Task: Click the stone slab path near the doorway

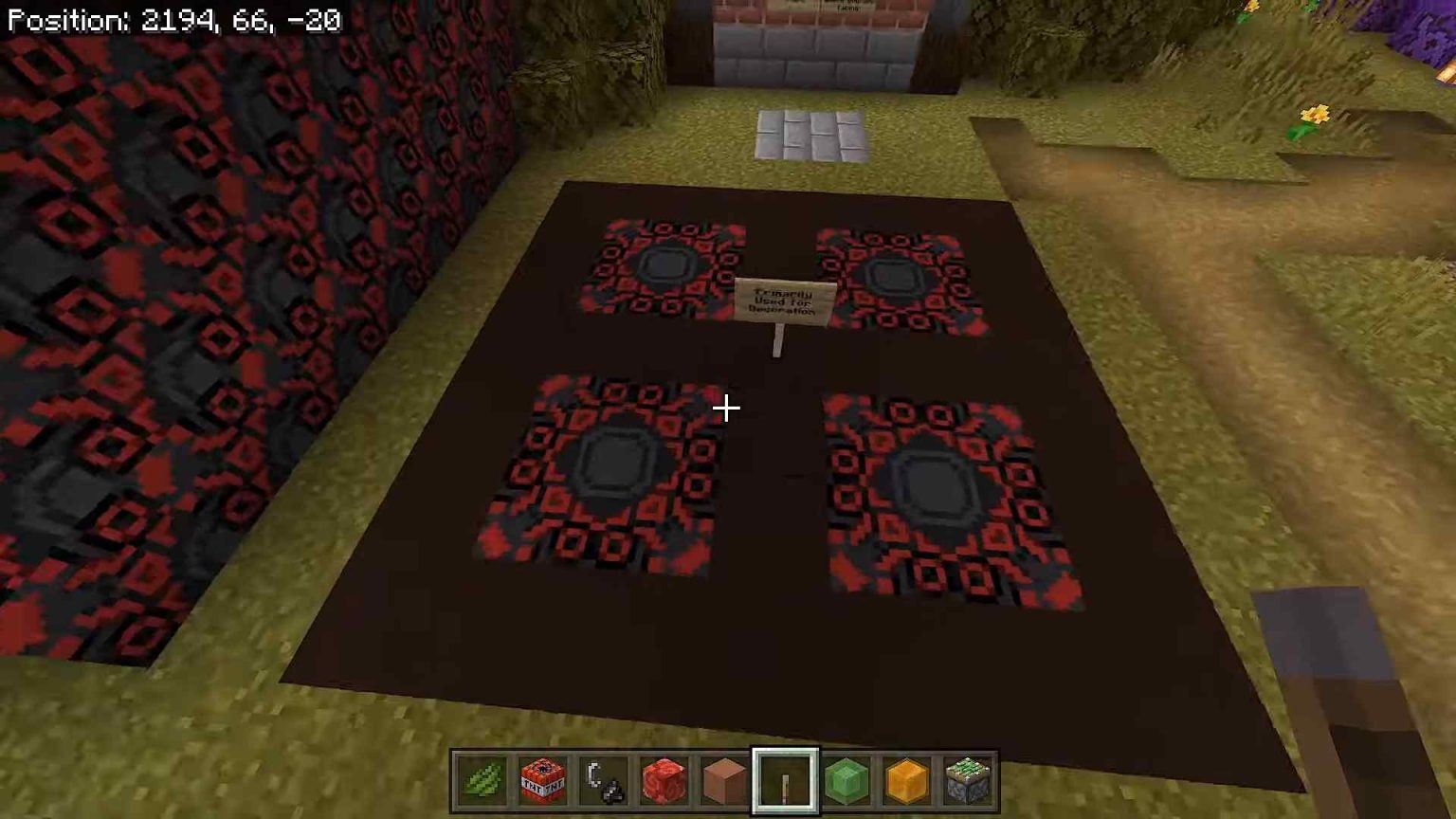Action: pos(810,133)
